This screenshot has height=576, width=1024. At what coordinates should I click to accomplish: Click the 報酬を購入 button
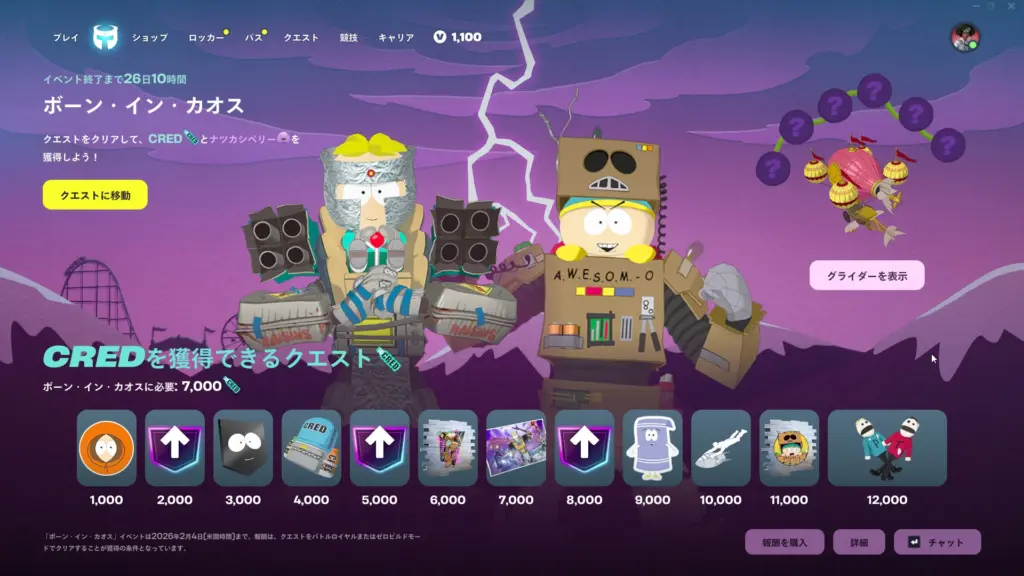coord(784,542)
